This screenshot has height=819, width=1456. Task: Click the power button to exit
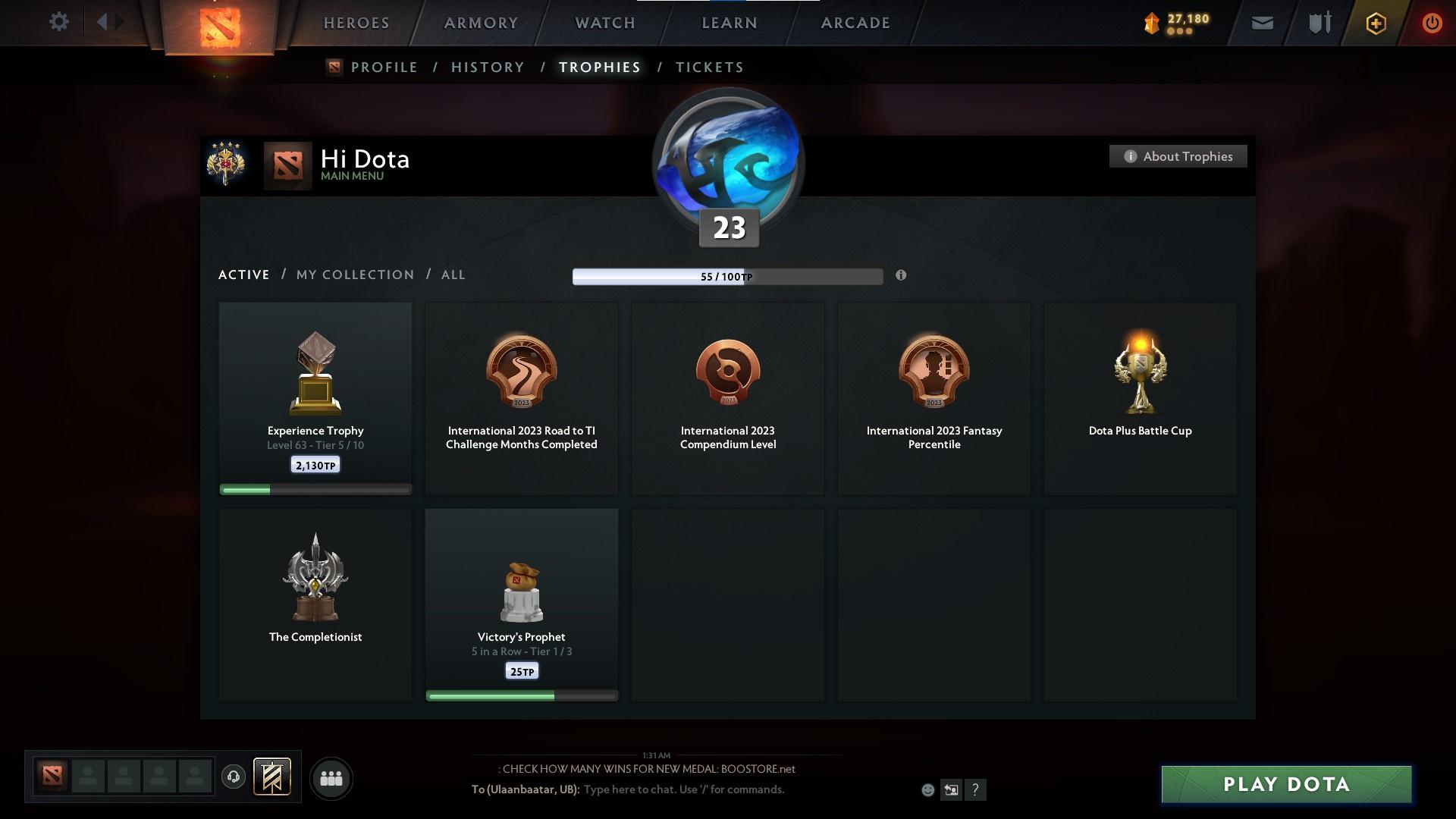click(1432, 23)
